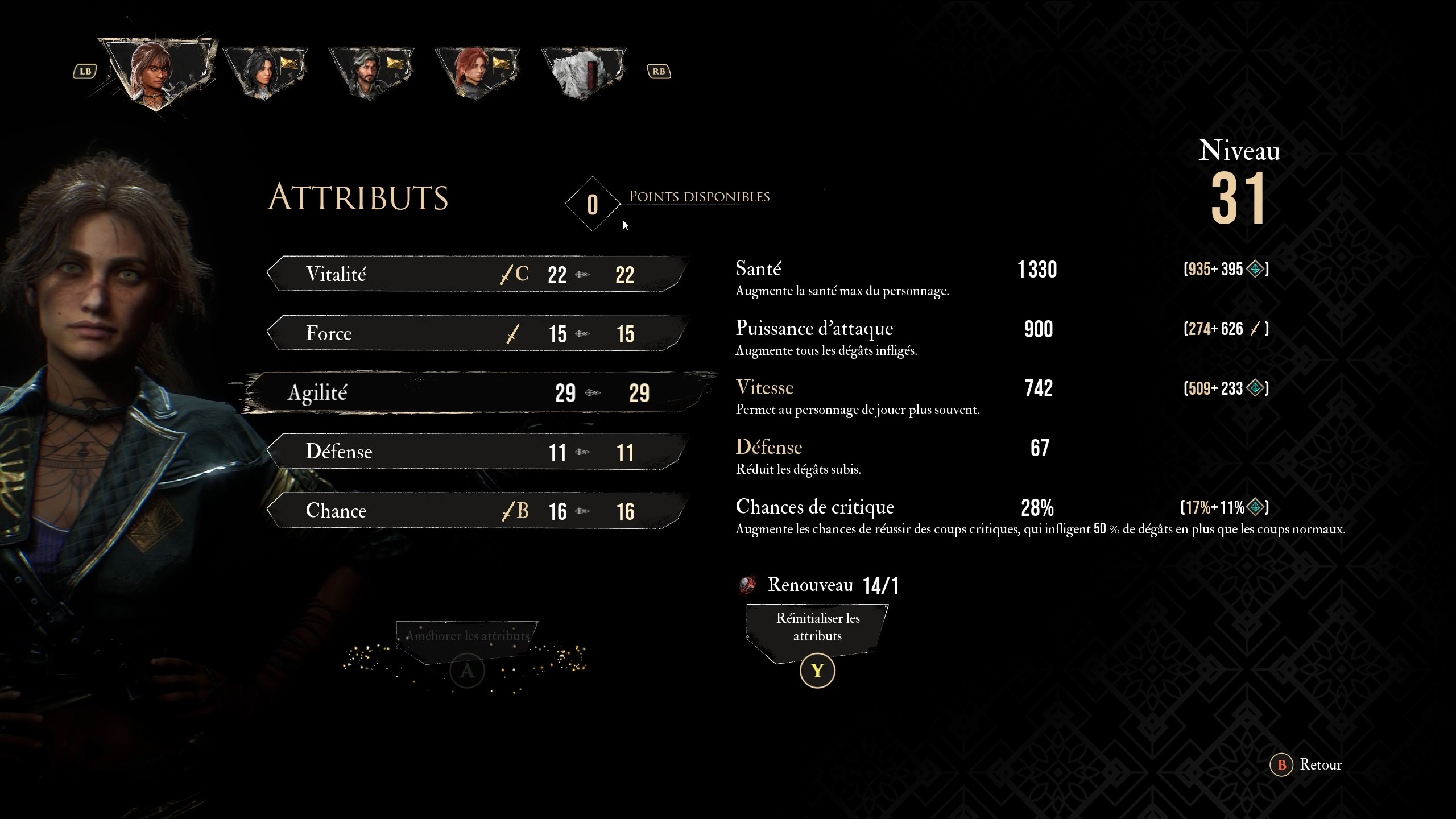Click the sword icon next to Force
This screenshot has height=819, width=1456.
(x=511, y=334)
